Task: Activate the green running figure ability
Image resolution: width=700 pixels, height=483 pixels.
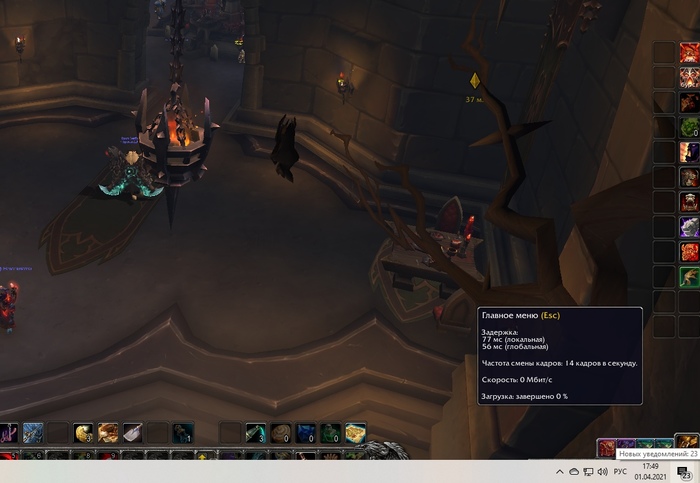Action: point(689,277)
